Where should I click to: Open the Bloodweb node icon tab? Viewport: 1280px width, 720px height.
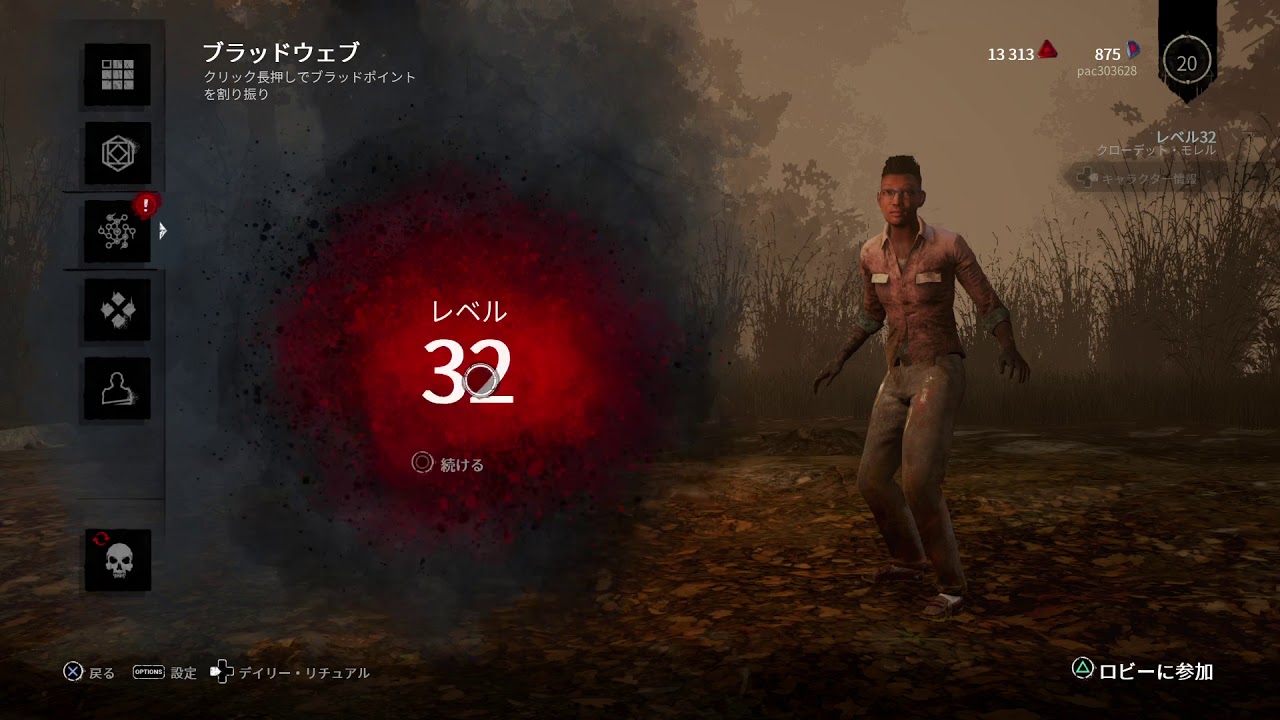[117, 232]
